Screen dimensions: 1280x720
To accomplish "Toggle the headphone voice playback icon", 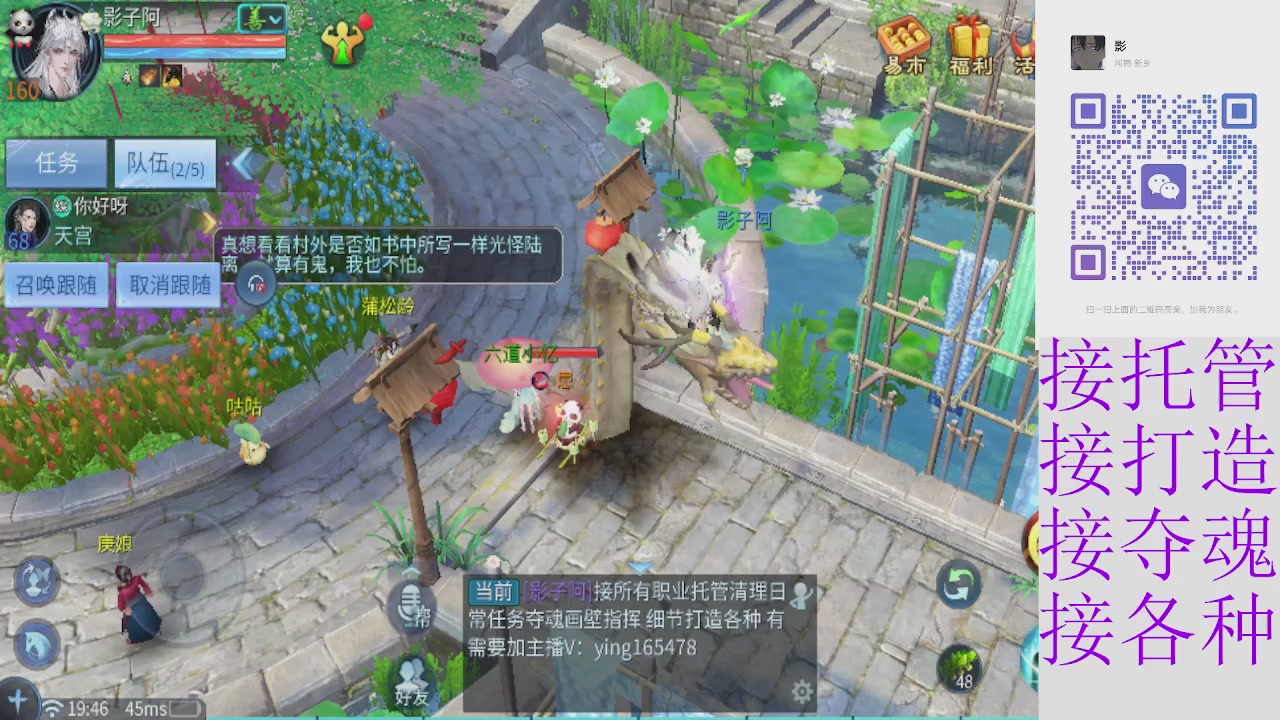I will (x=257, y=285).
